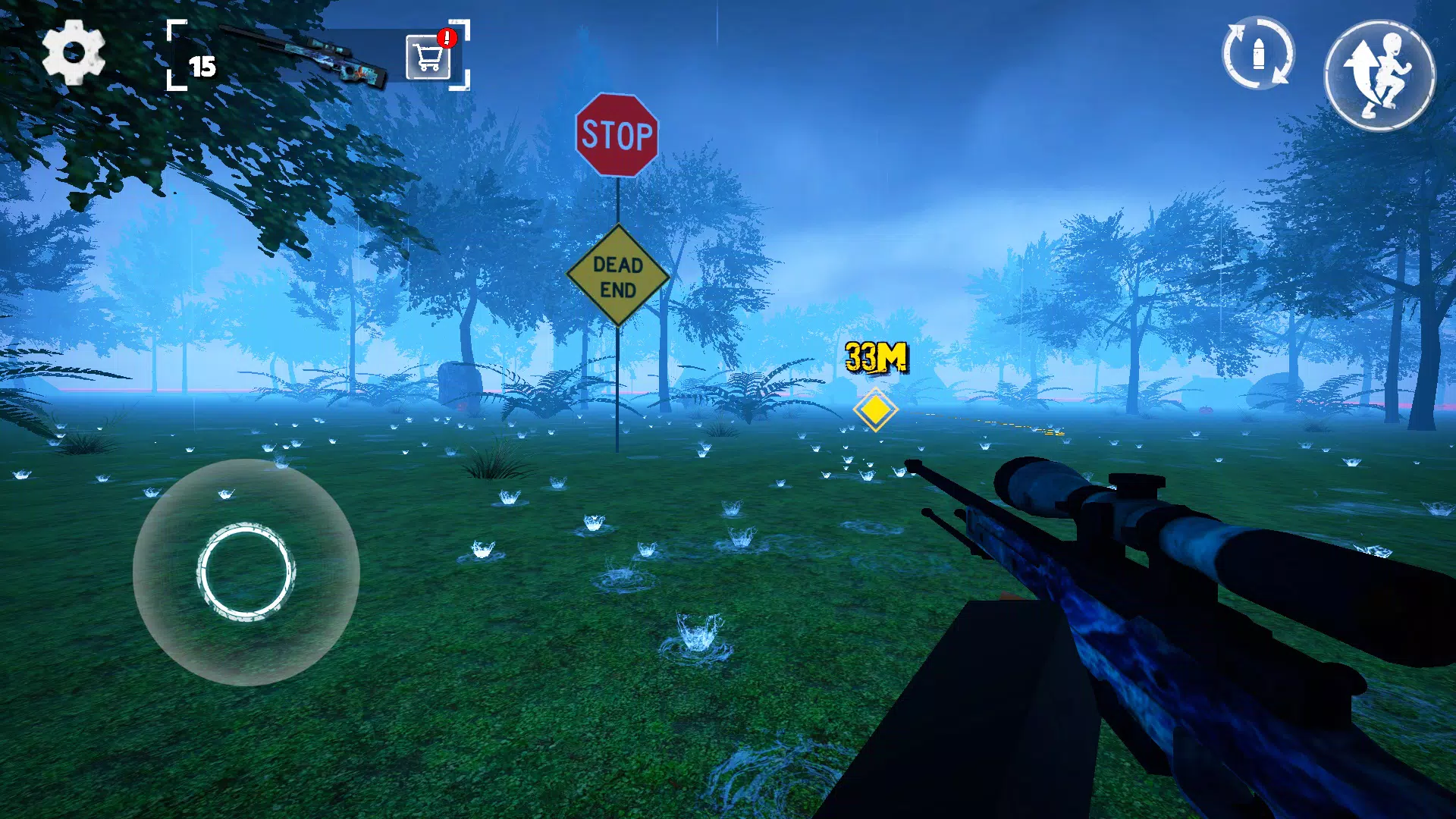This screenshot has height=819, width=1456.
Task: Tap the ammo counter showing 15
Action: click(x=201, y=68)
